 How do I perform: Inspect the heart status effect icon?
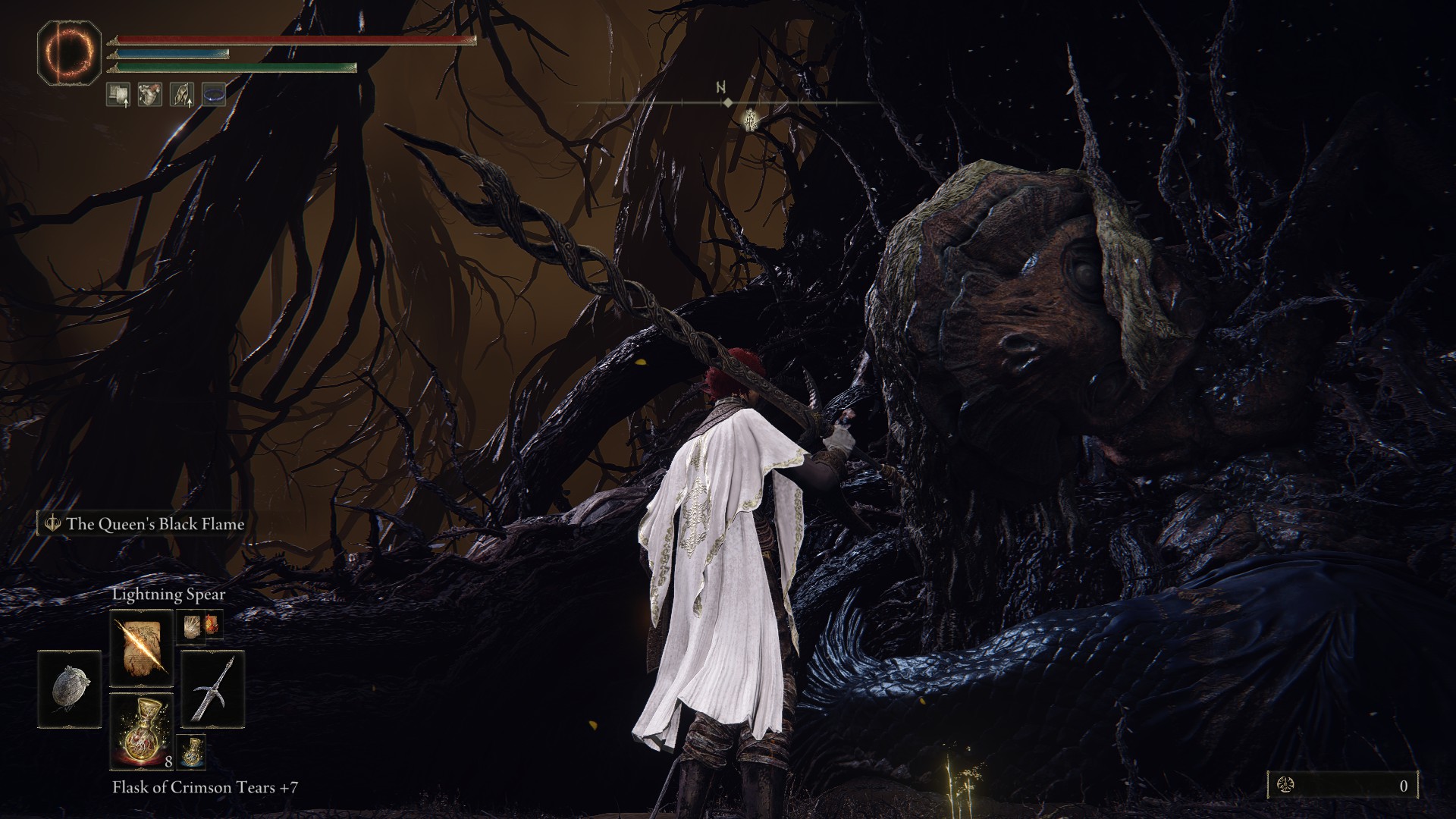(149, 94)
